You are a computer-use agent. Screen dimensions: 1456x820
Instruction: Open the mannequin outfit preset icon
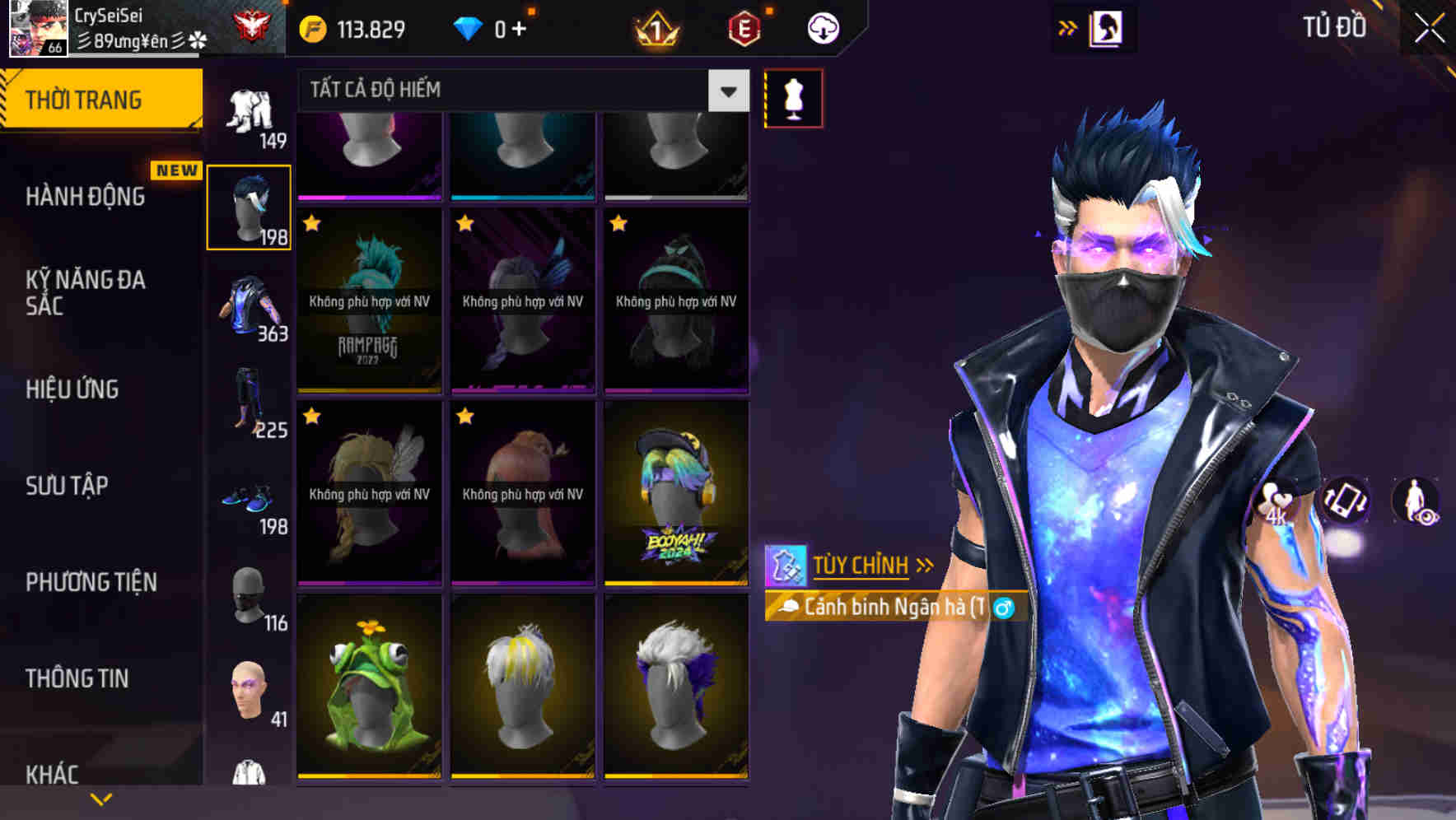[793, 97]
